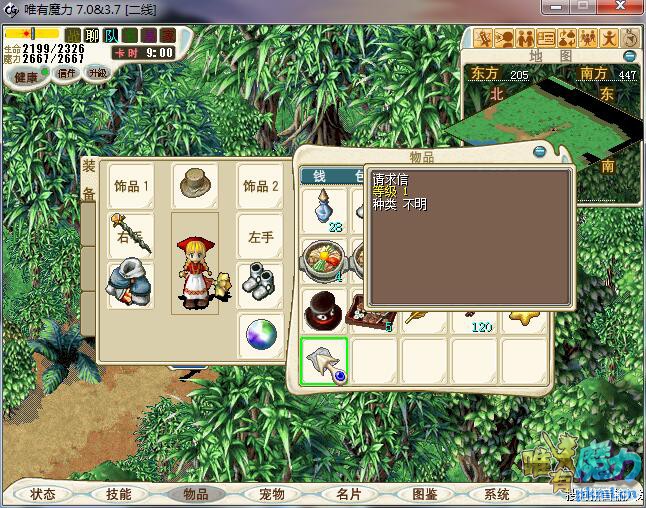
Task: Open the 图鉴 illustrated guide menu
Action: tap(423, 494)
